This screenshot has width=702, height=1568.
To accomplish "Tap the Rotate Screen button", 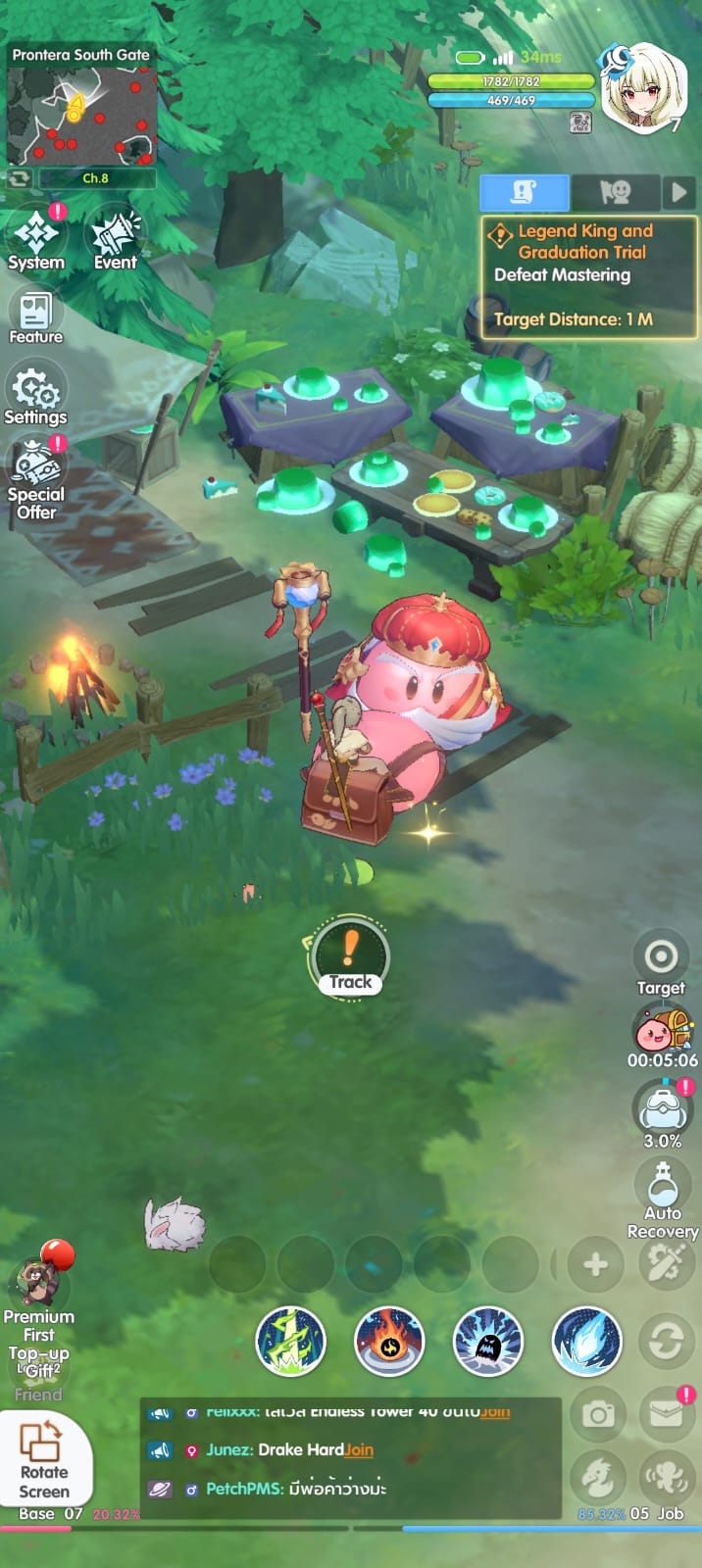I will (x=44, y=1460).
